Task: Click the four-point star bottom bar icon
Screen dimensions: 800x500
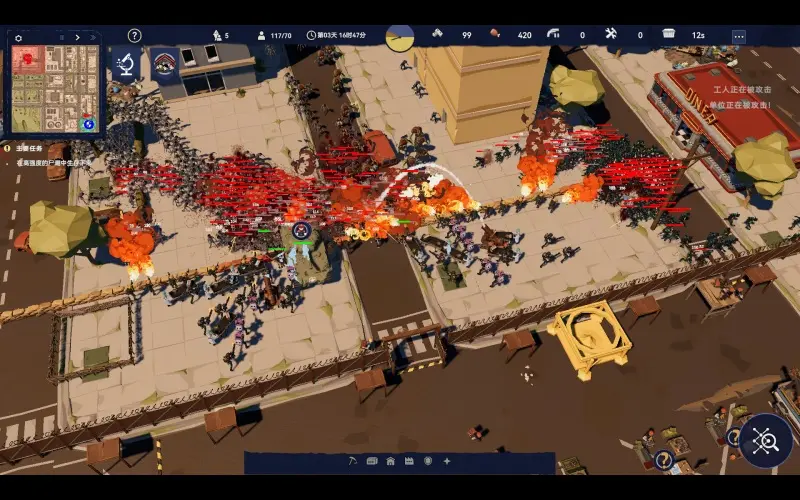Action: 446,461
